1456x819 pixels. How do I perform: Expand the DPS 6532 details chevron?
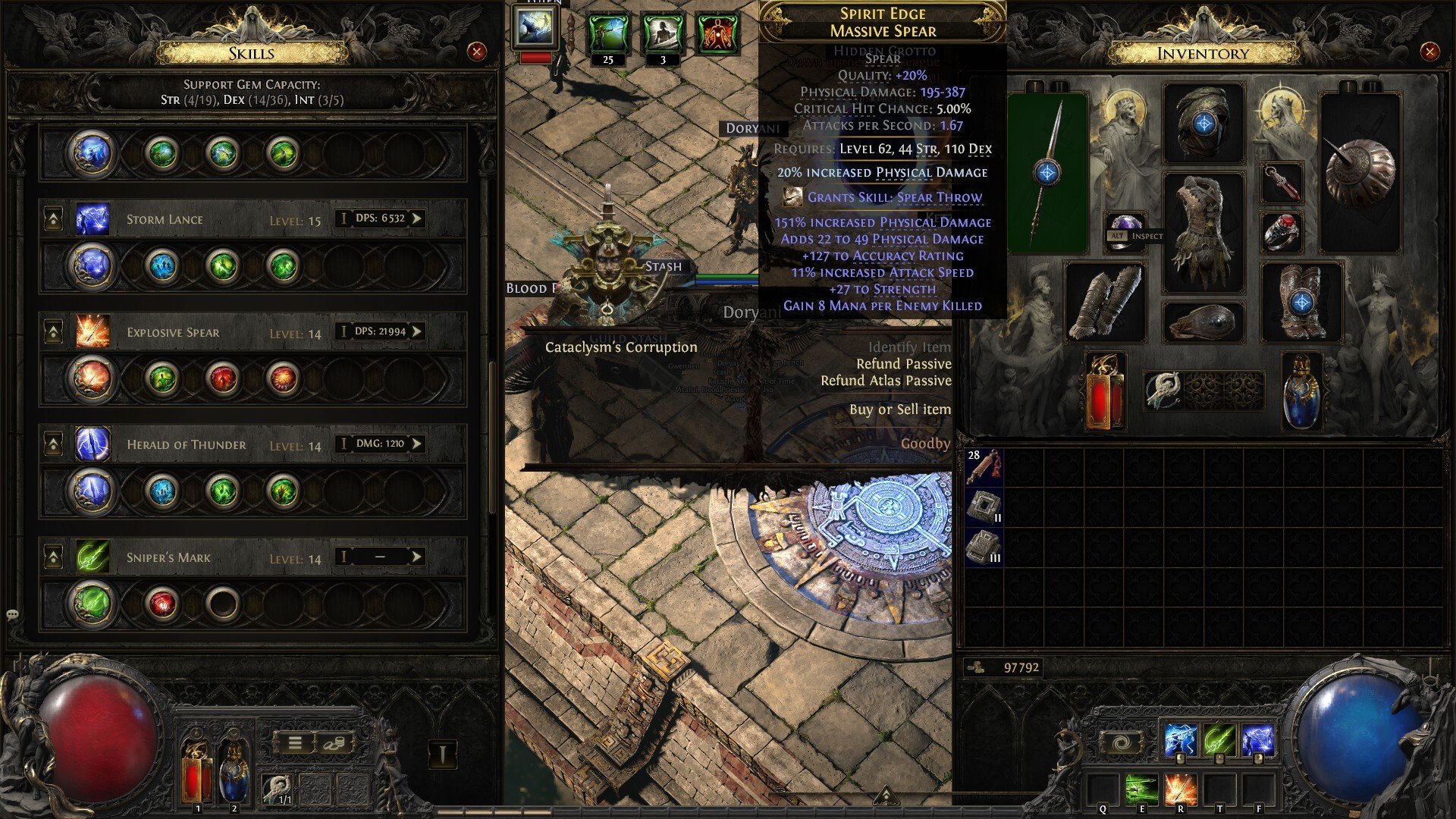pos(416,218)
